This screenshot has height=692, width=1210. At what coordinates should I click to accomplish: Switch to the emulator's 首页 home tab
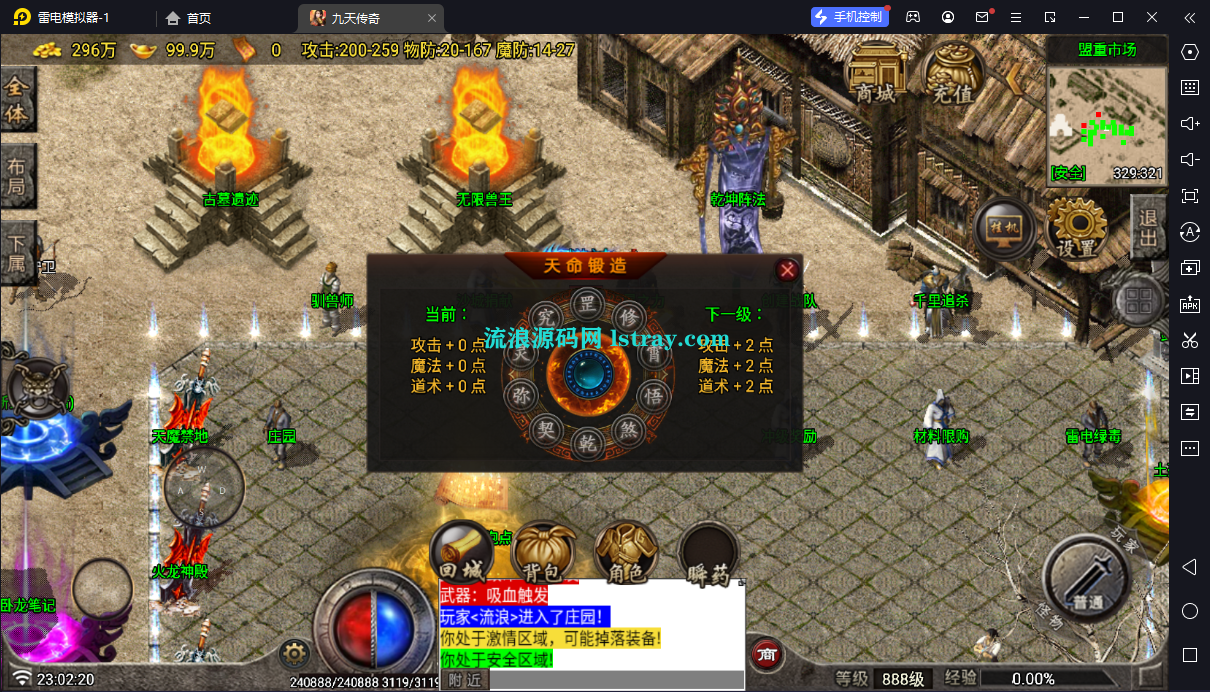coord(188,18)
